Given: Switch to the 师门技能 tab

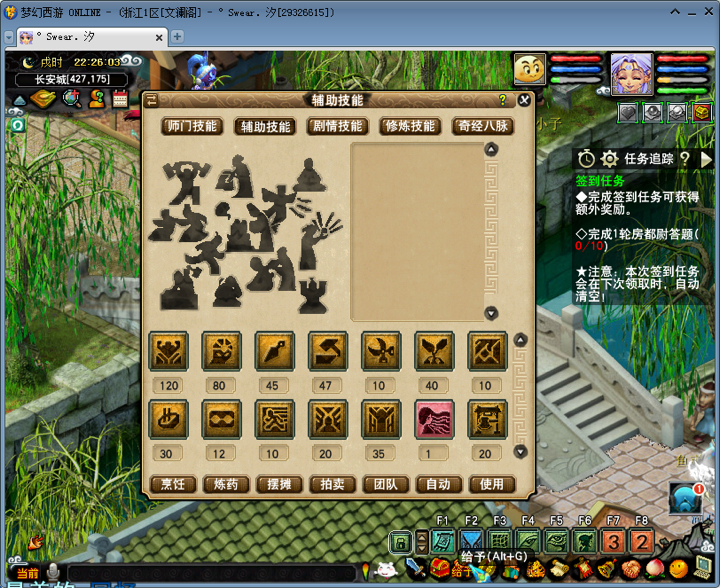Looking at the screenshot, I should pyautogui.click(x=191, y=126).
